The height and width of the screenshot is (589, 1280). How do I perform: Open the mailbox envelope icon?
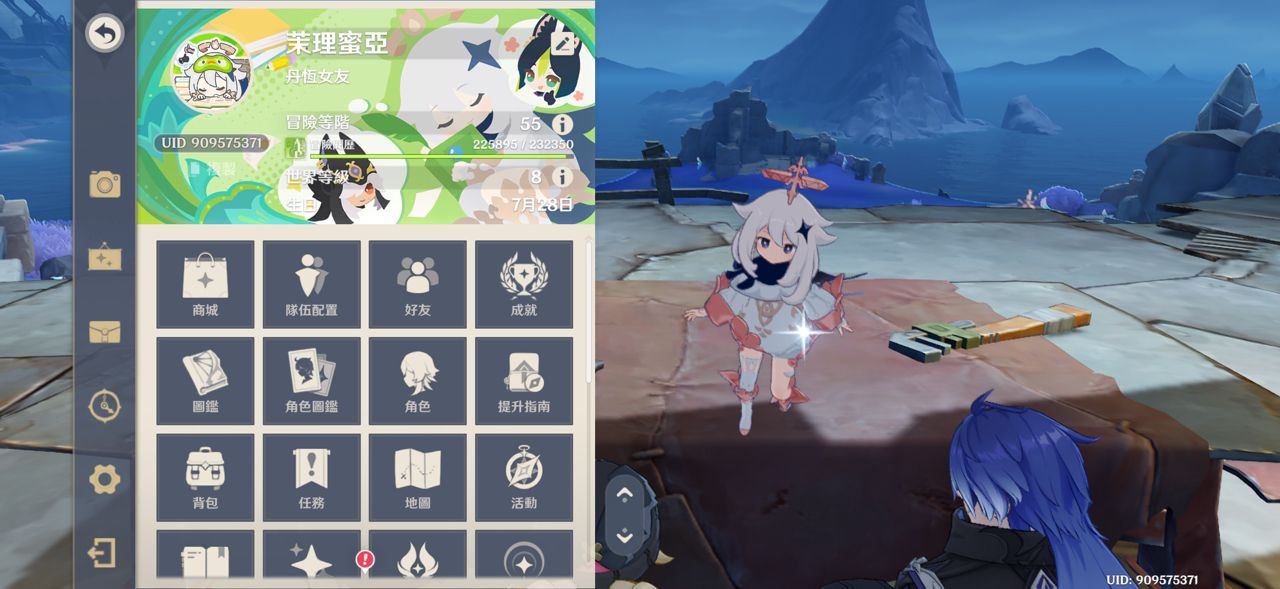click(104, 332)
